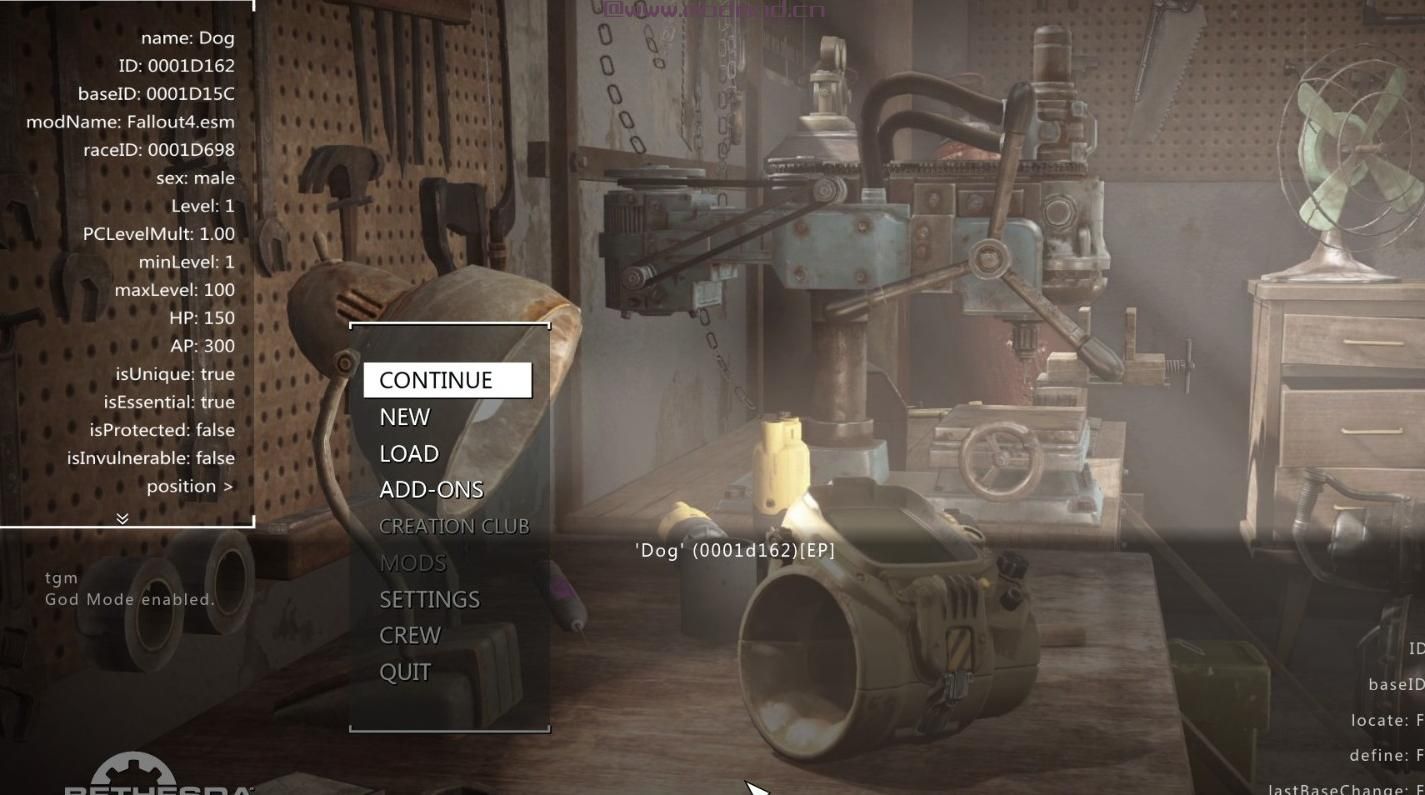Choose QUIT to exit the game
Image resolution: width=1425 pixels, height=795 pixels.
tap(405, 672)
